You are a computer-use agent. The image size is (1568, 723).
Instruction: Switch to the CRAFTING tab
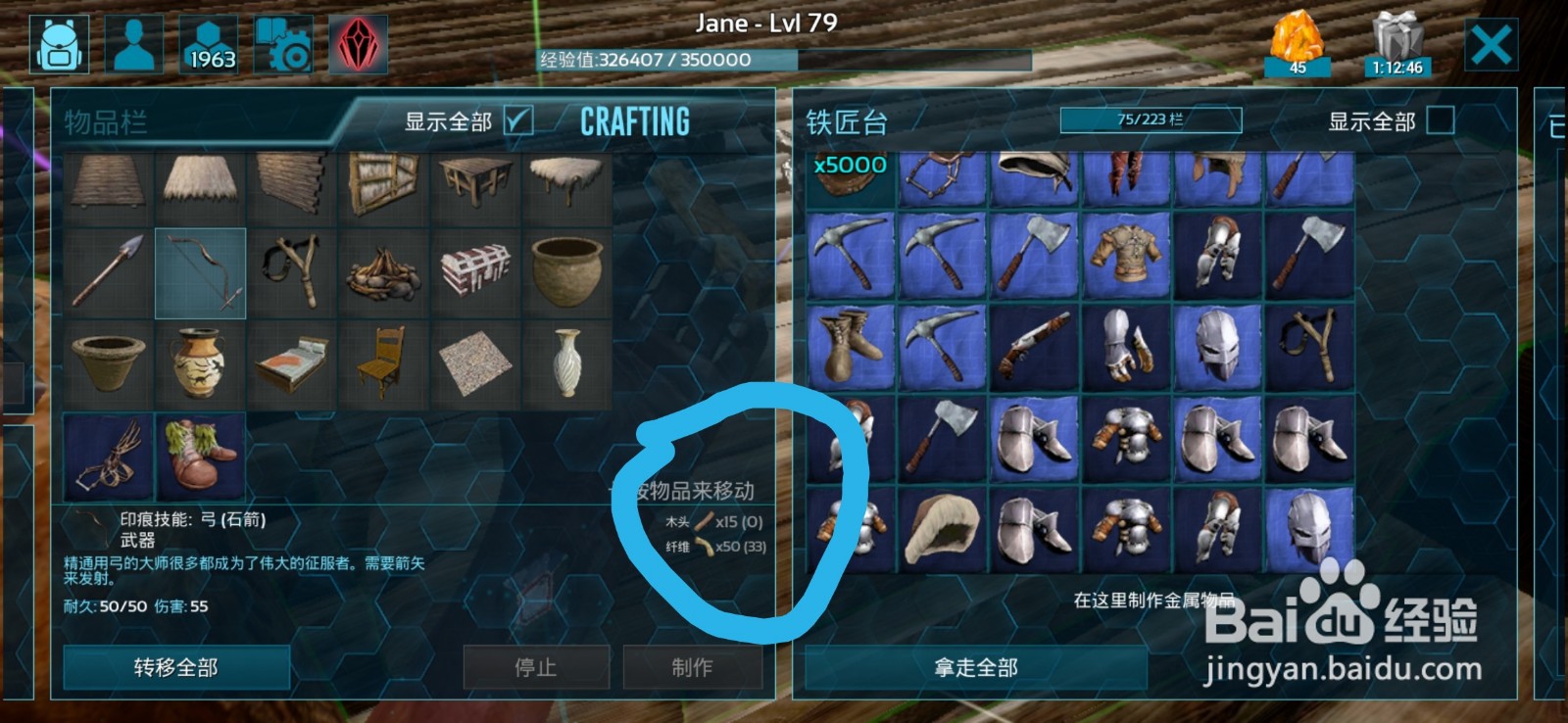pyautogui.click(x=633, y=121)
